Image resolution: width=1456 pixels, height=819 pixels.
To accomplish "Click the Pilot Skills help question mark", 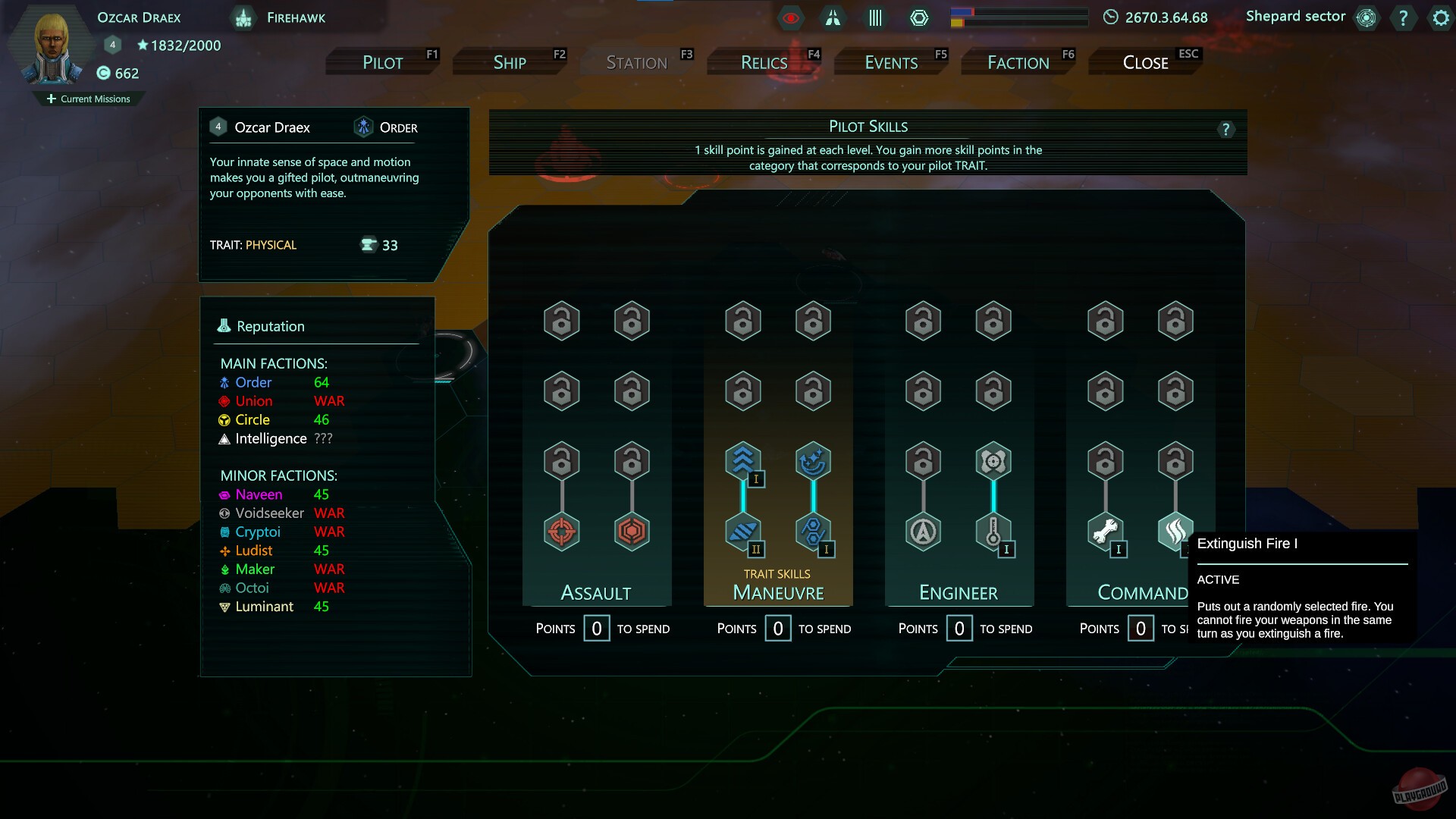I will click(1225, 130).
